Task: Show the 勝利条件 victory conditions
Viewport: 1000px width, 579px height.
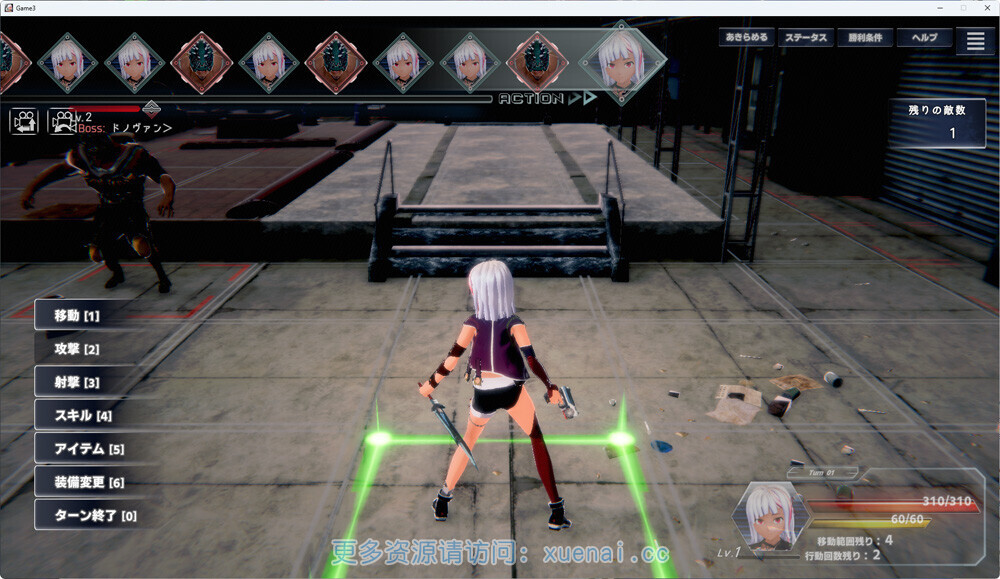Action: tap(865, 38)
